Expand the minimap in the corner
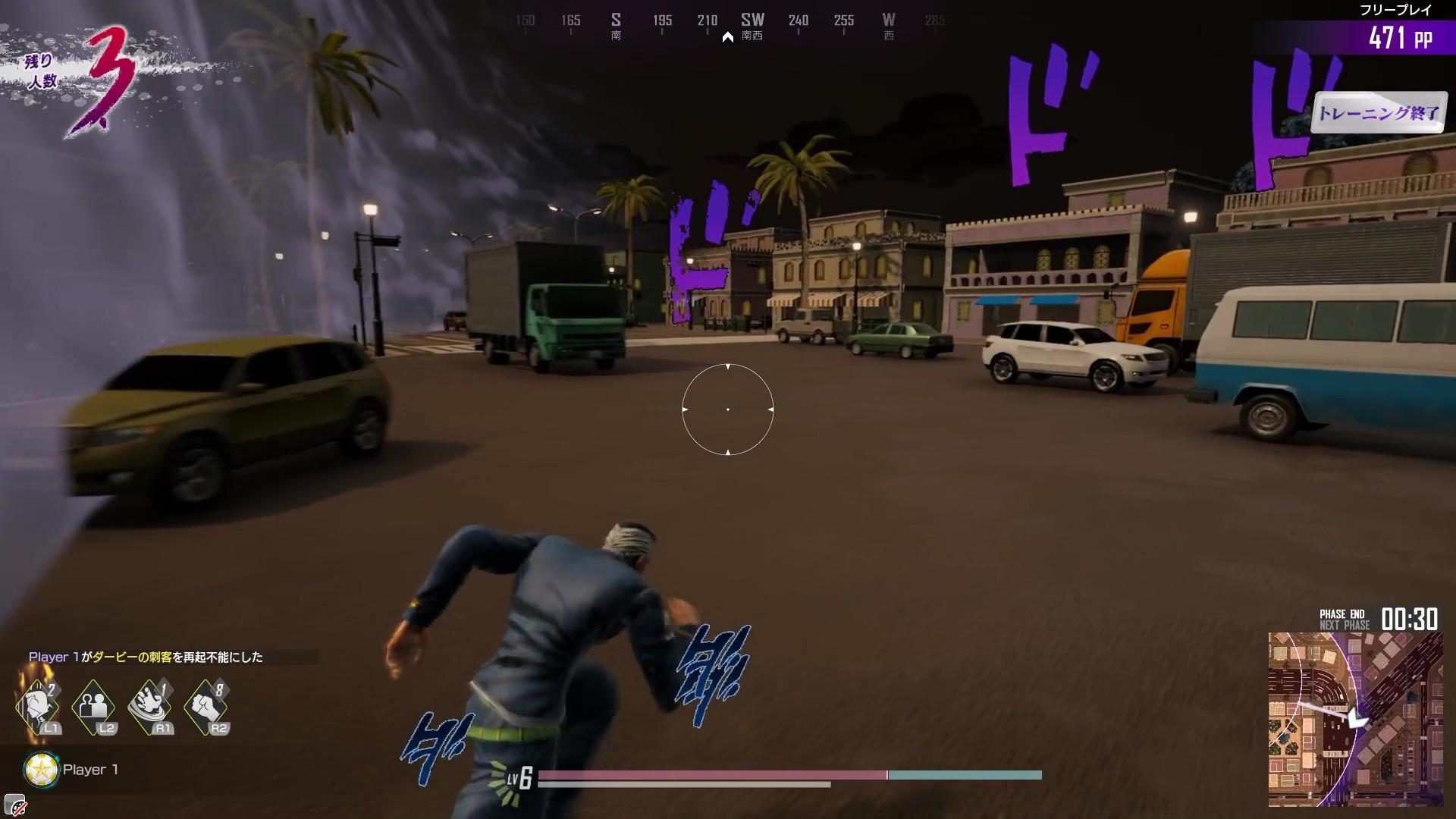 1357,720
